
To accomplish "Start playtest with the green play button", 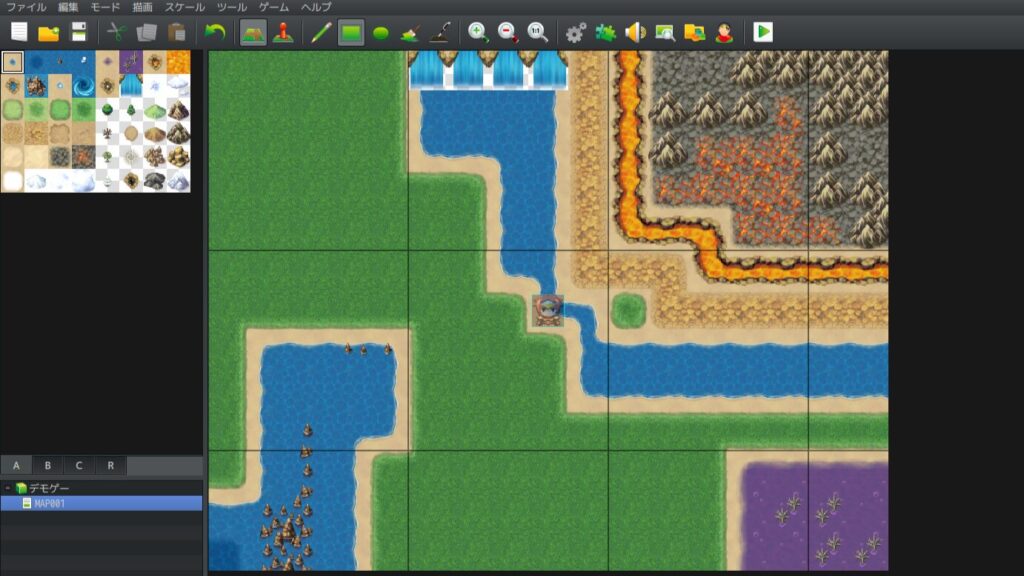I will (x=763, y=32).
